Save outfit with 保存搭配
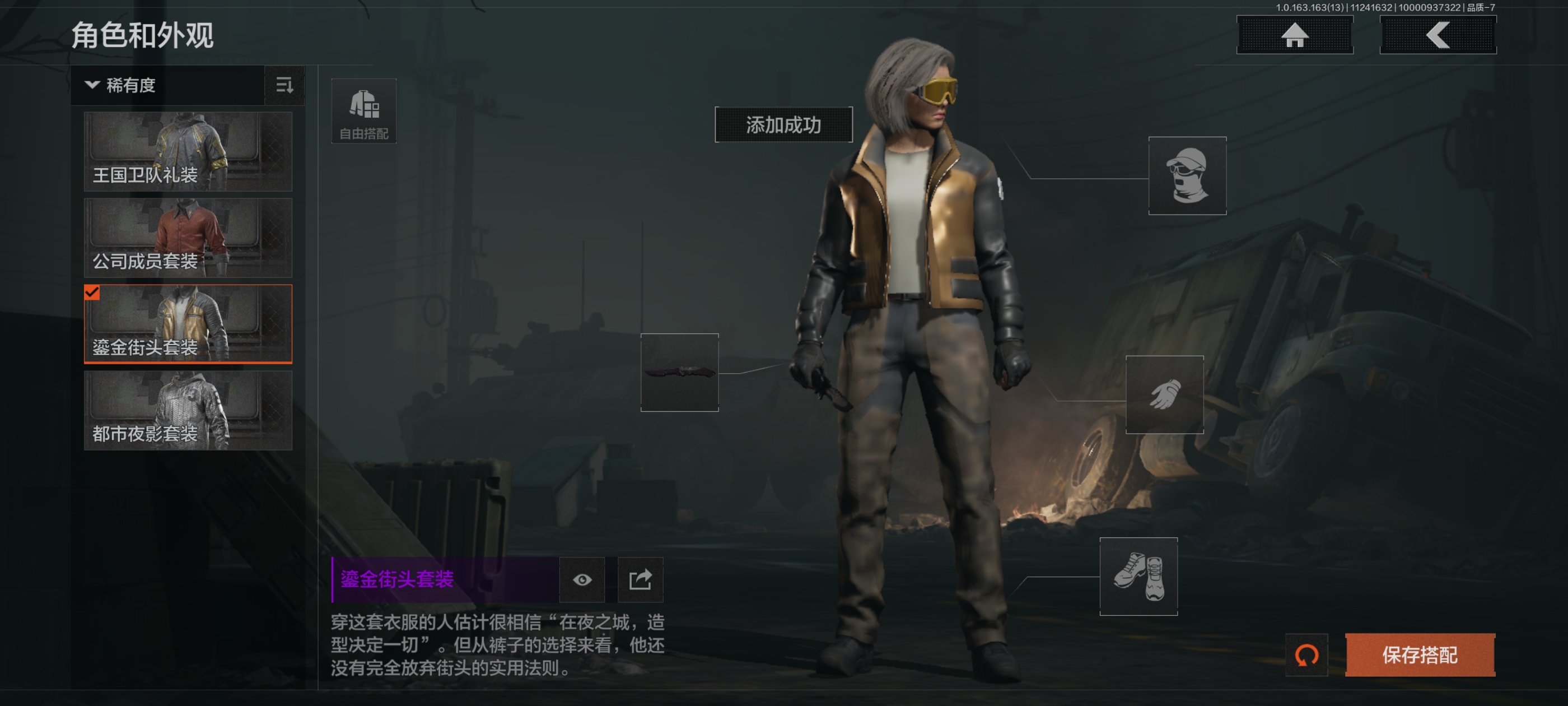The width and height of the screenshot is (1568, 706). [x=1420, y=656]
